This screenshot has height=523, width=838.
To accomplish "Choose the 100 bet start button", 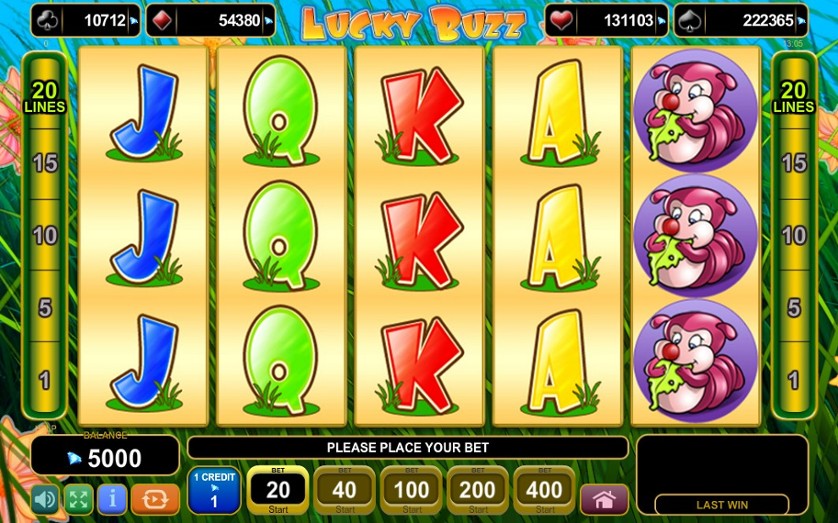I will pos(412,490).
